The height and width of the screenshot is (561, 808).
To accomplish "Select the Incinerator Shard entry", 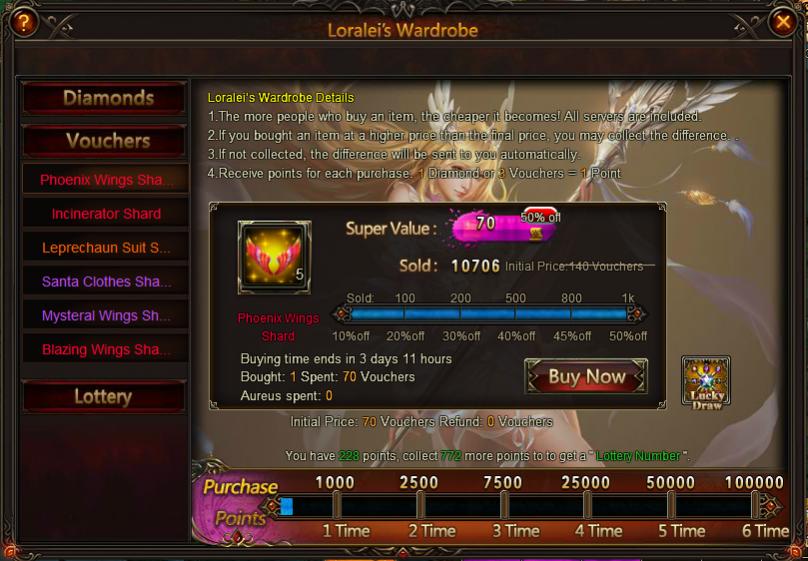I will (x=105, y=214).
